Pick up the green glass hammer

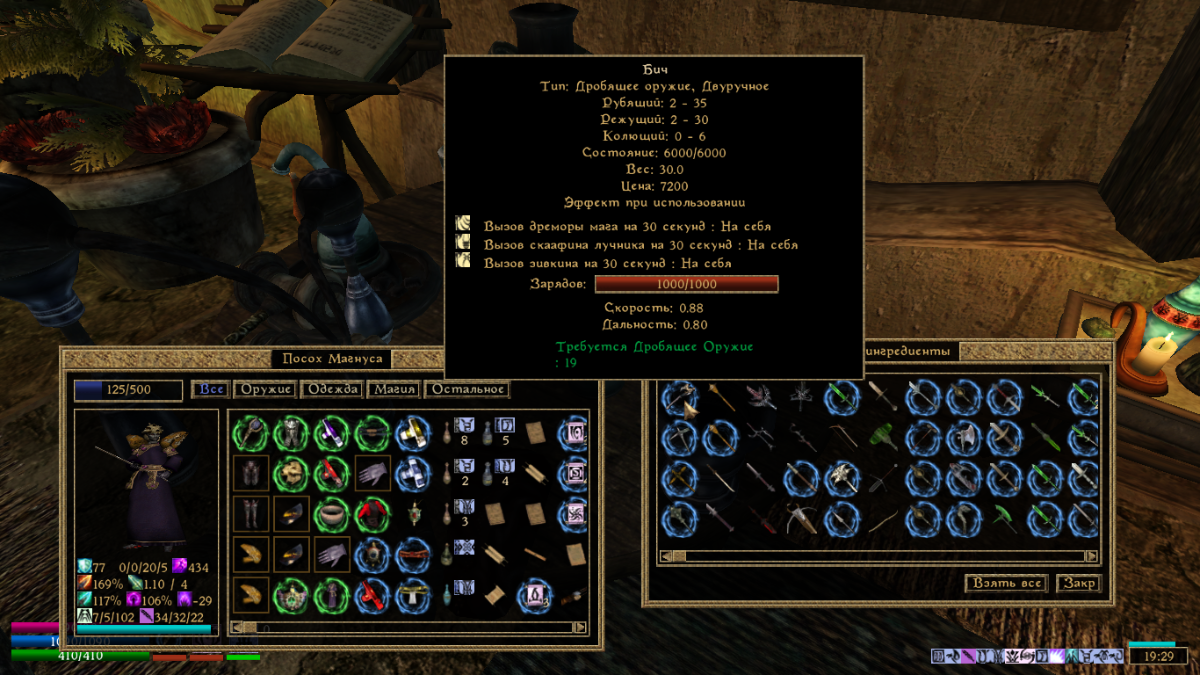click(882, 437)
